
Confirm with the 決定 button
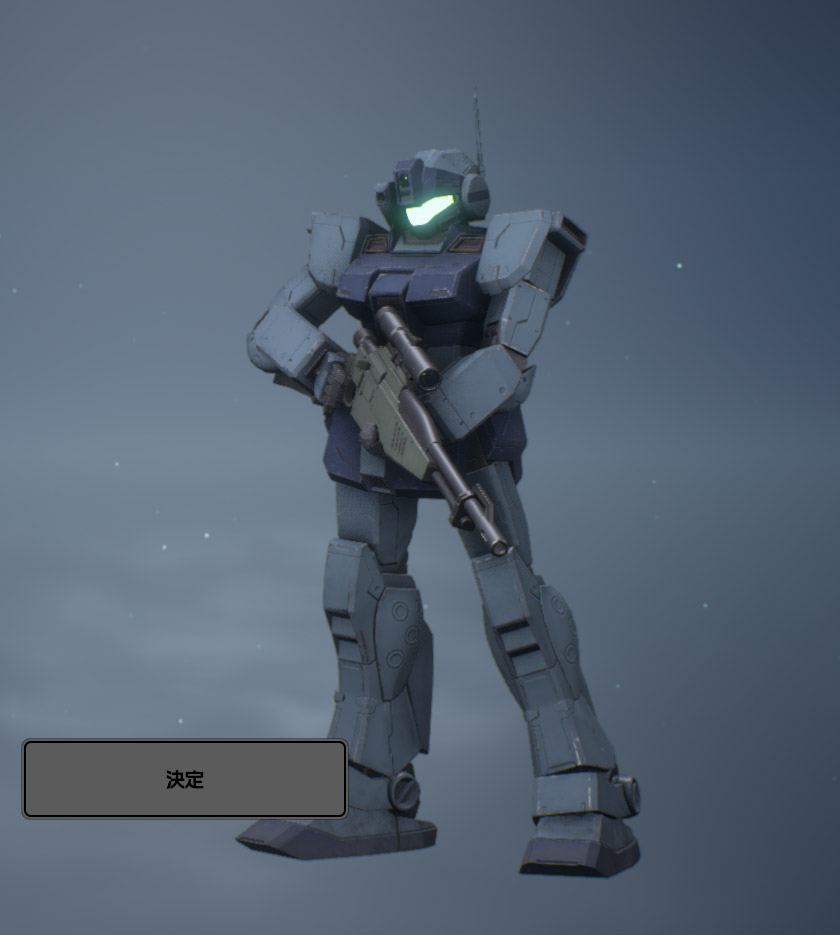(x=185, y=779)
